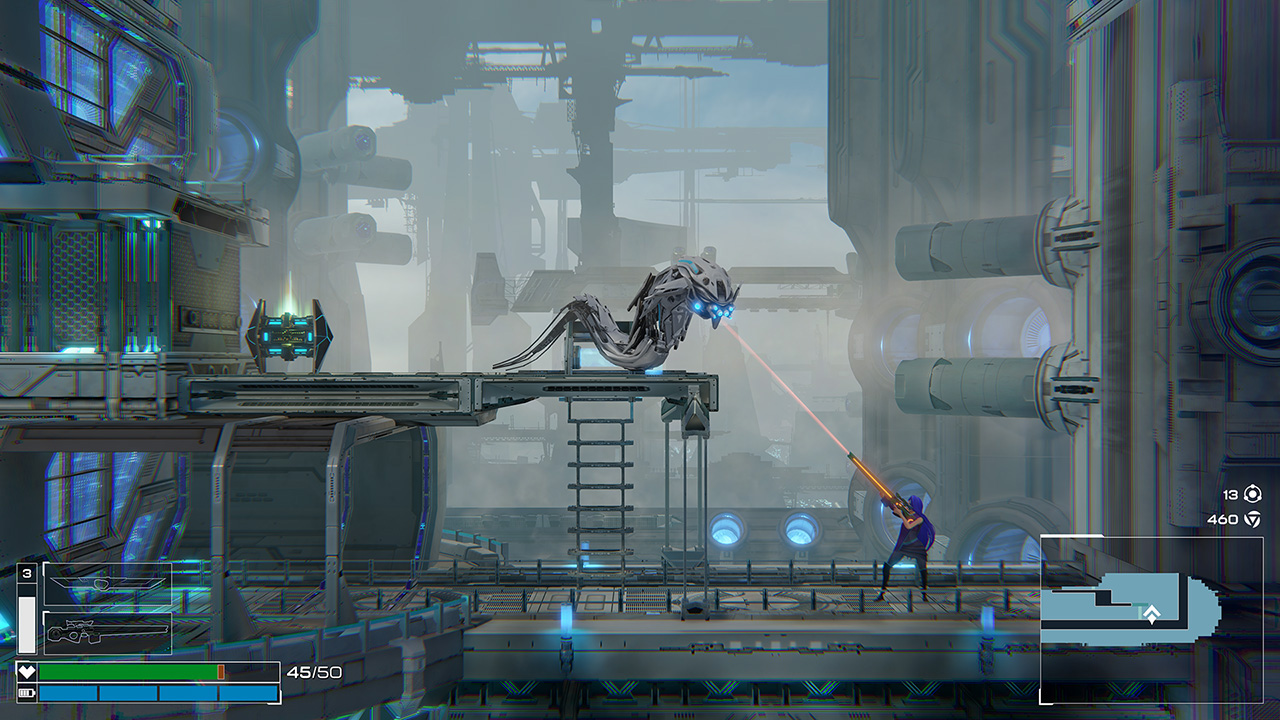This screenshot has height=720, width=1280.
Task: Select the blade weapon slot icon
Action: tap(108, 583)
